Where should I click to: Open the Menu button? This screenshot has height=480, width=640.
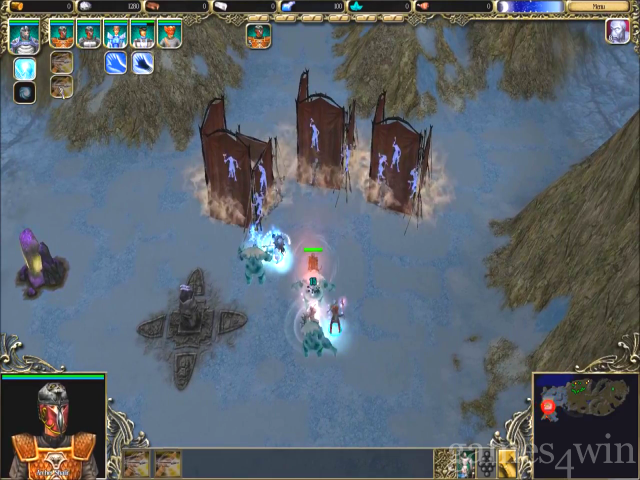click(598, 6)
